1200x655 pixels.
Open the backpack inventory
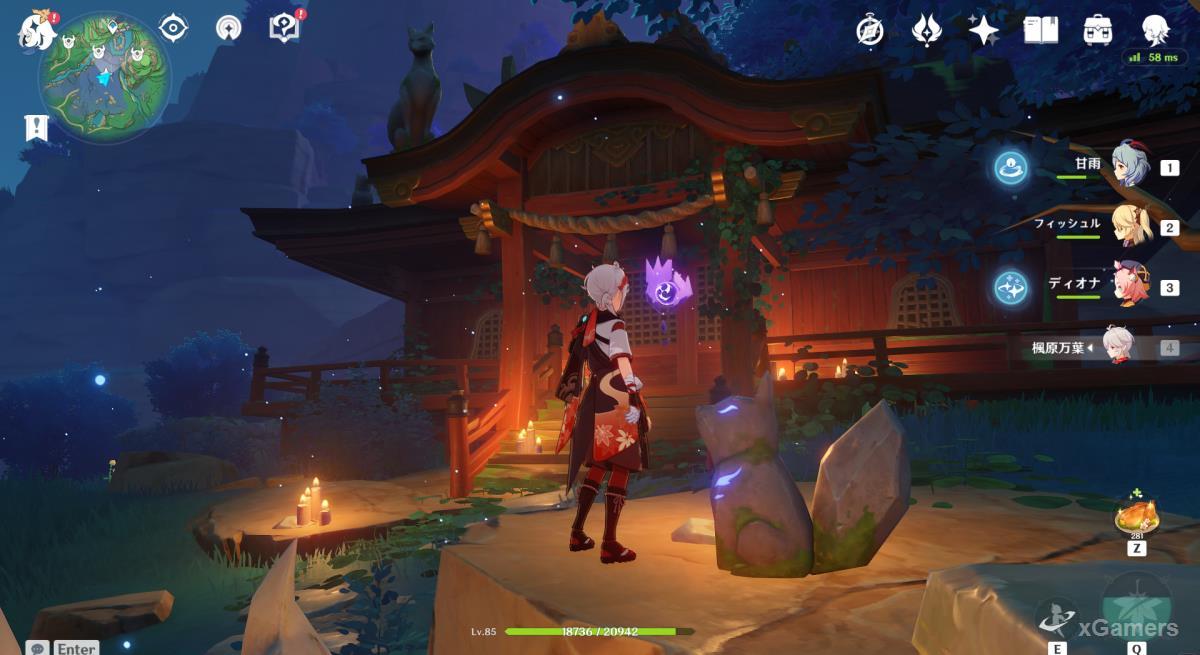[1098, 31]
